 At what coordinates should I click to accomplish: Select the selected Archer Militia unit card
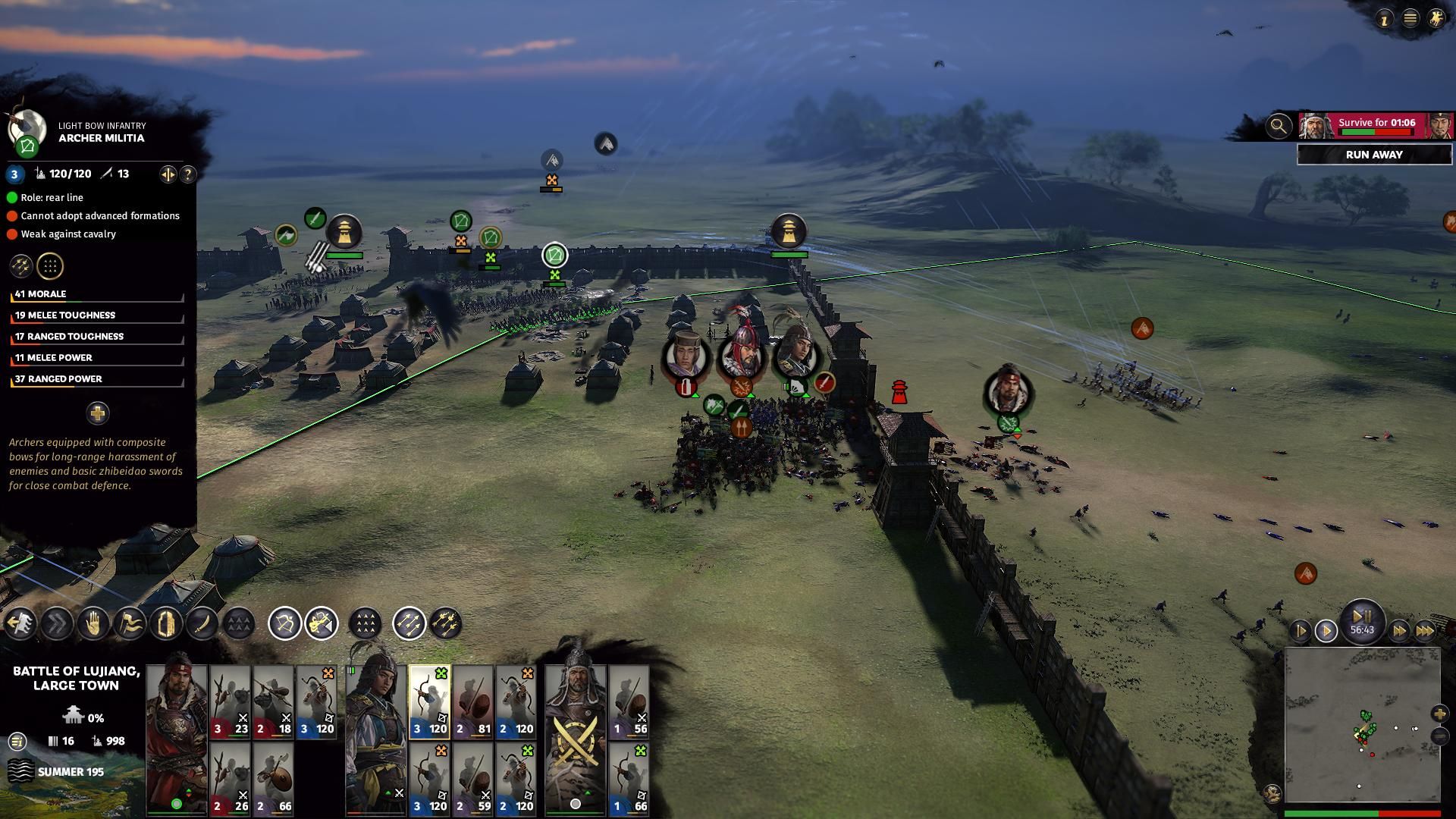coord(429,702)
